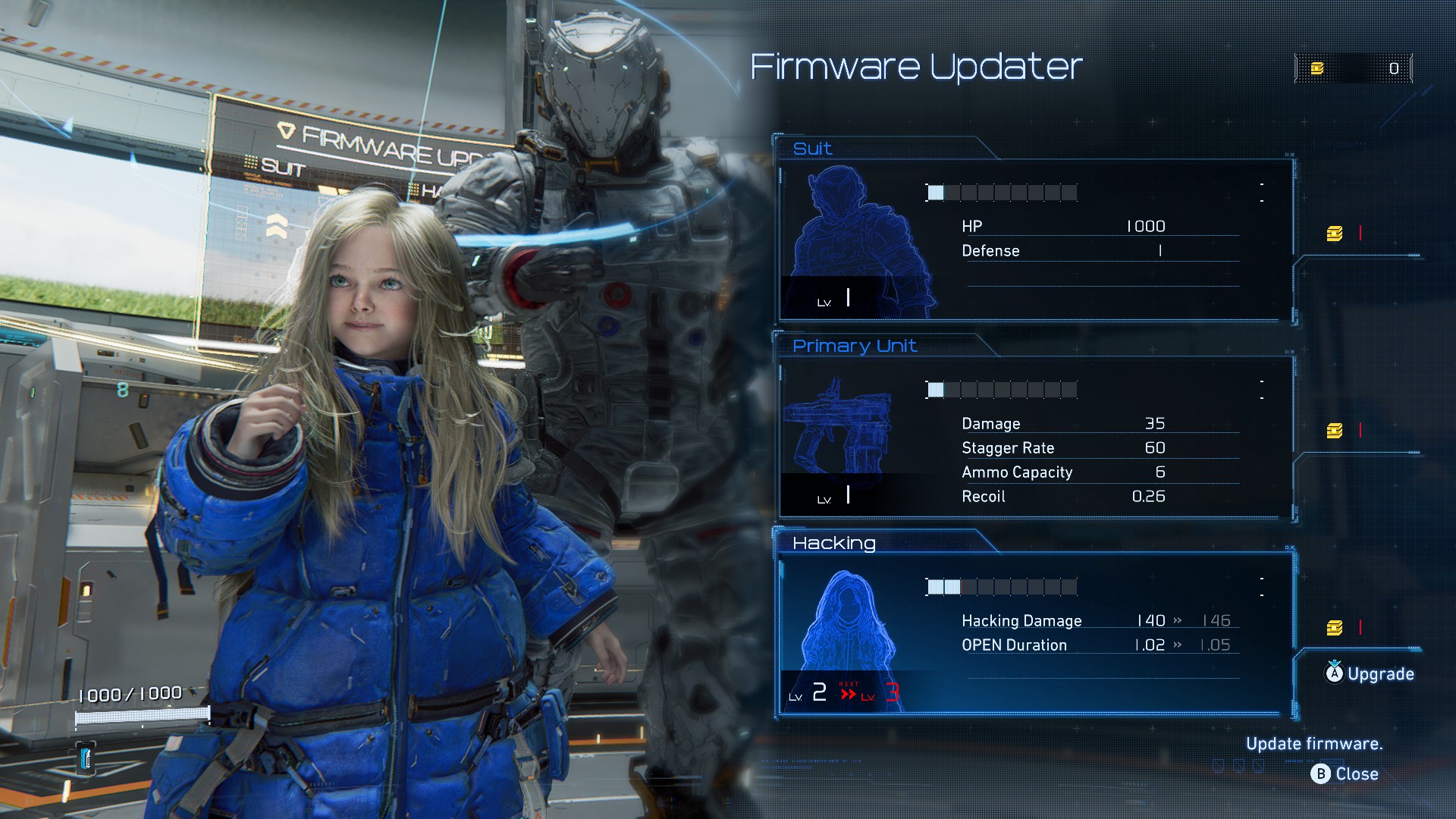Upgrade the selected Hacking firmware
Viewport: 1456px width, 819px height.
(1370, 673)
